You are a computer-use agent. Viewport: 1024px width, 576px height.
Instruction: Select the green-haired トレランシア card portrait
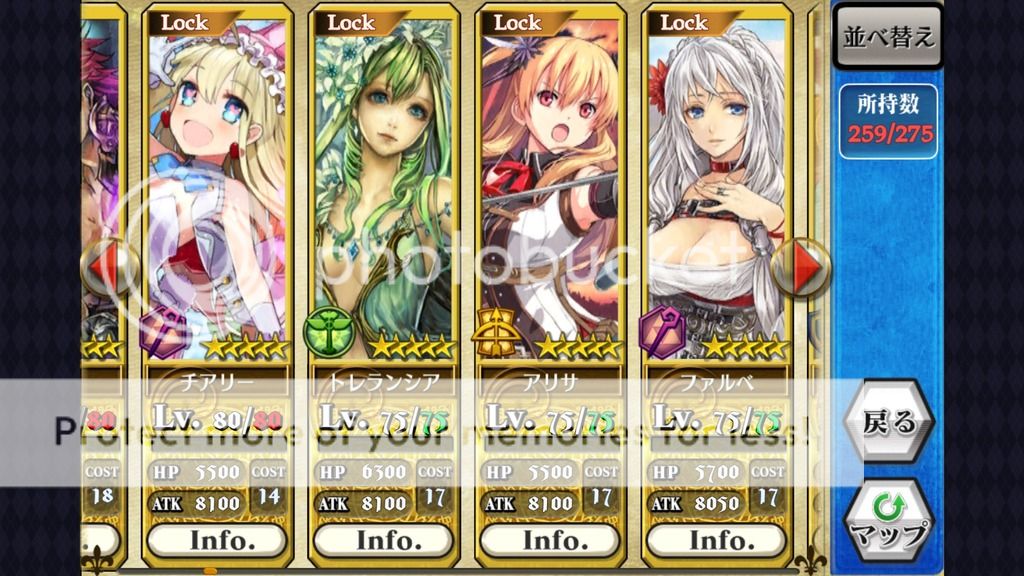coord(385,190)
